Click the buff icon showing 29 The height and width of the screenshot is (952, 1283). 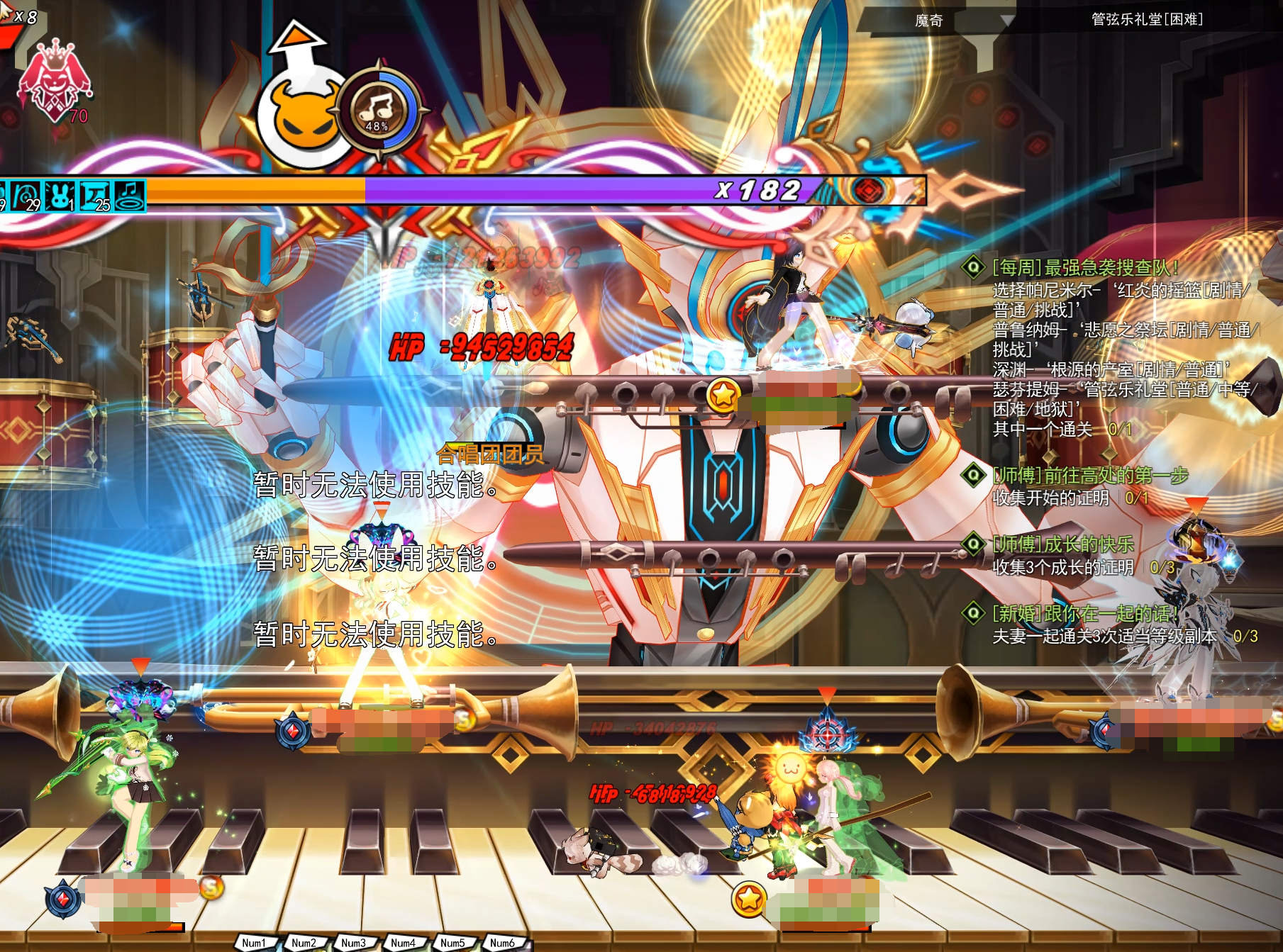(26, 195)
